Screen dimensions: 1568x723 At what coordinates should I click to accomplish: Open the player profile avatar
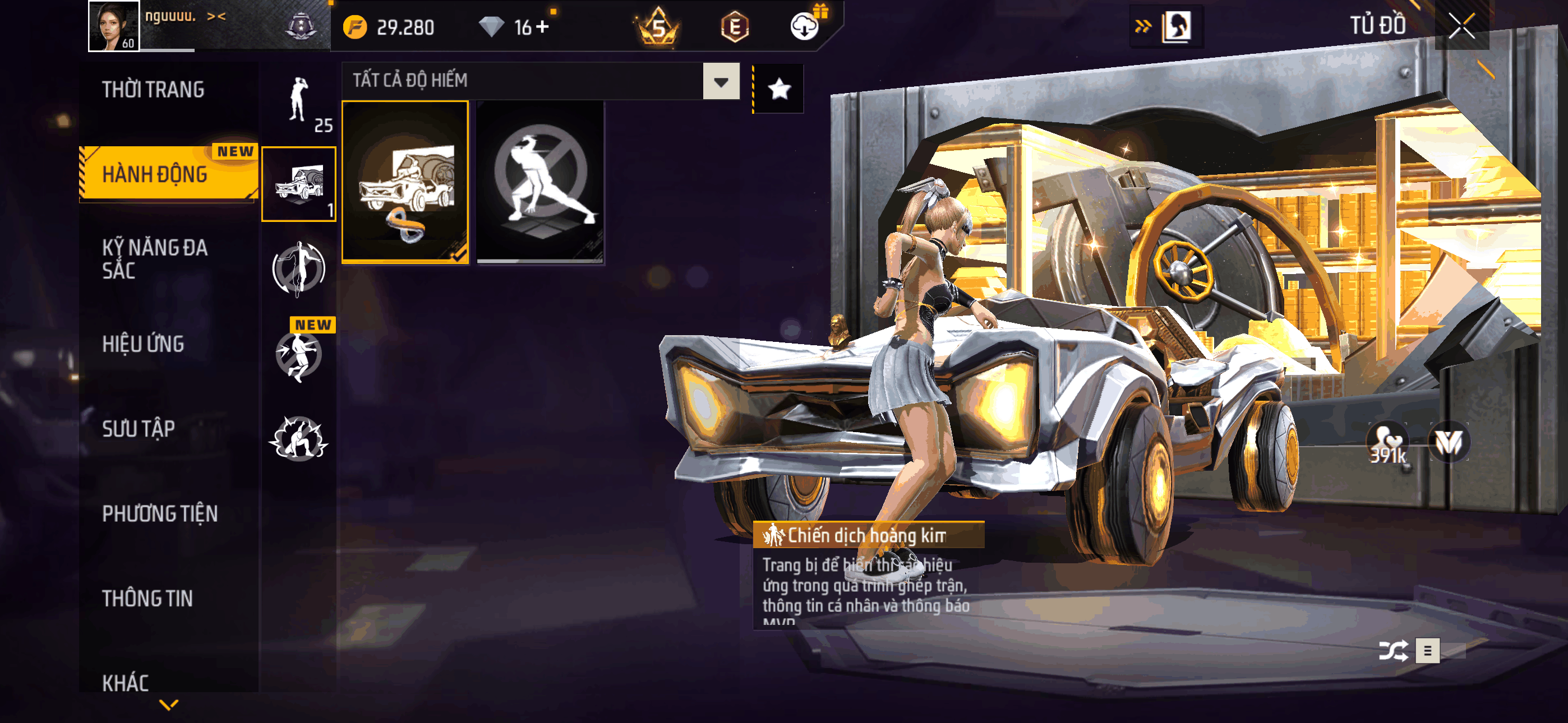click(x=113, y=26)
